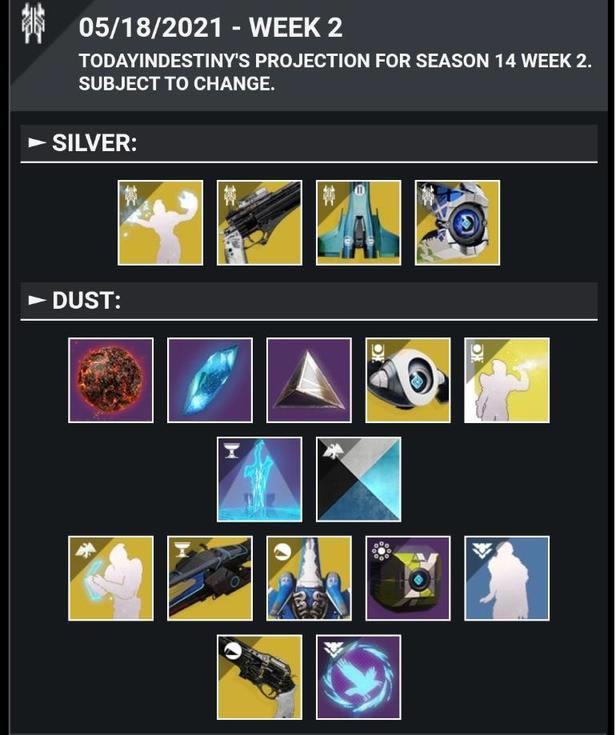The height and width of the screenshot is (735, 616).
Task: Select the glowing blue crystal shard item
Action: coord(210,380)
